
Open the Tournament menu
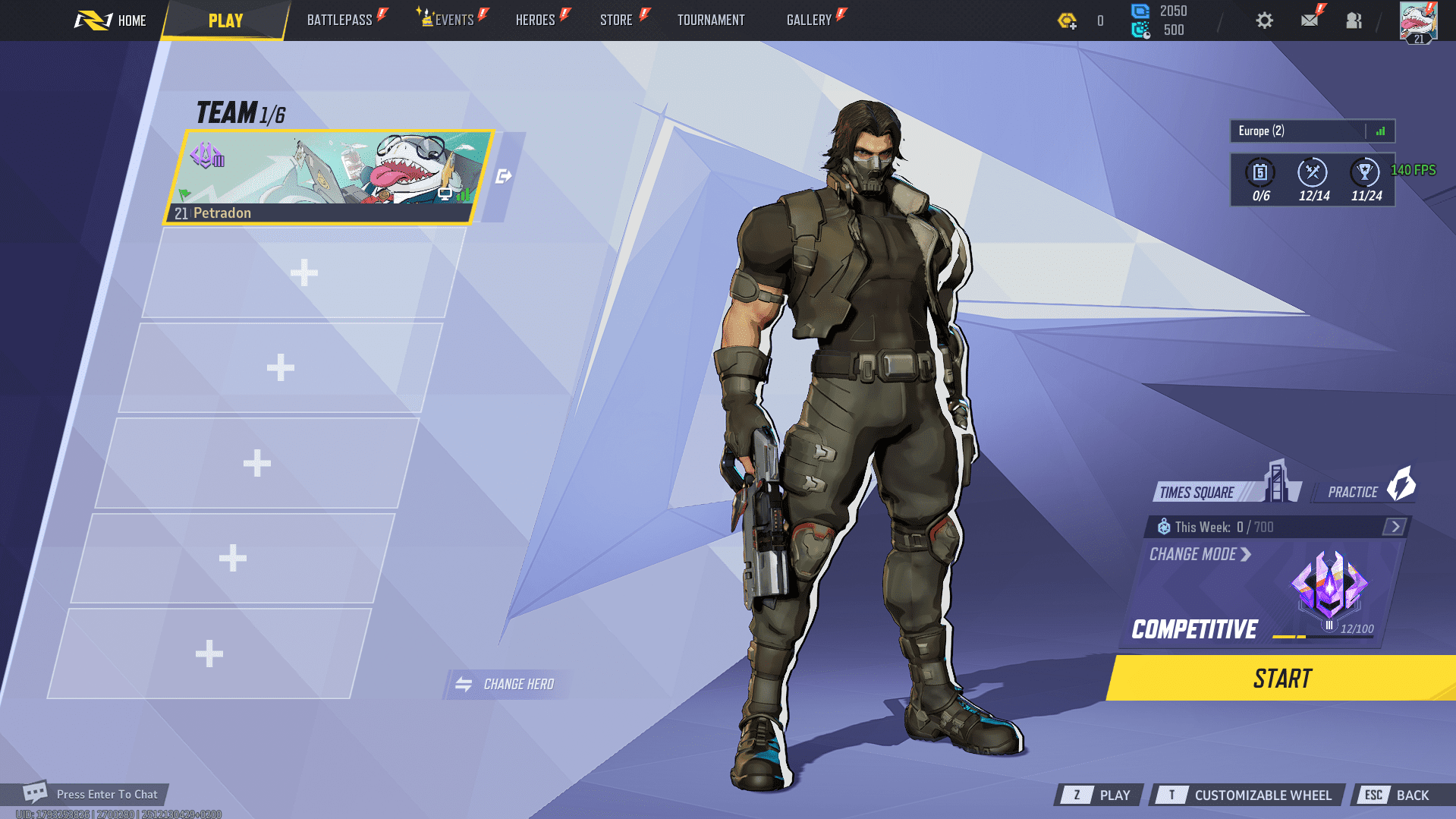(710, 20)
